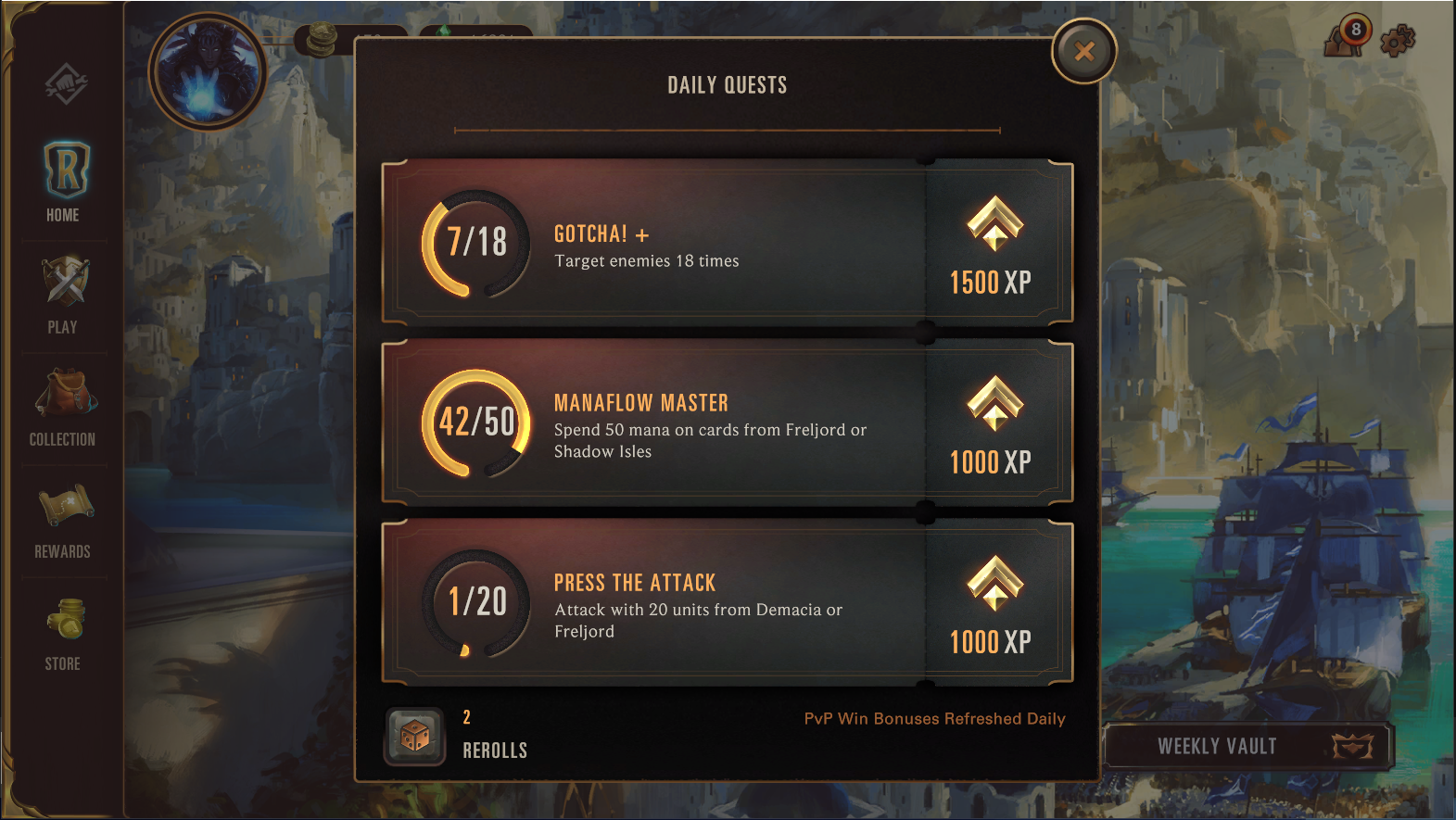This screenshot has width=1456, height=820.
Task: Open the Collection backpack tab
Action: tap(63, 407)
